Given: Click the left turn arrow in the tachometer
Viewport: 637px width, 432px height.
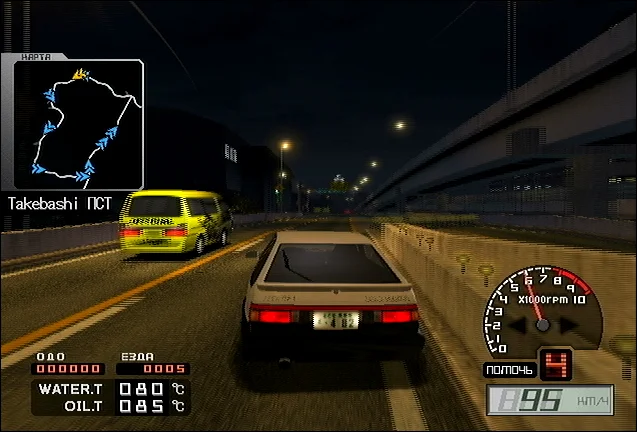Looking at the screenshot, I should pyautogui.click(x=520, y=325).
